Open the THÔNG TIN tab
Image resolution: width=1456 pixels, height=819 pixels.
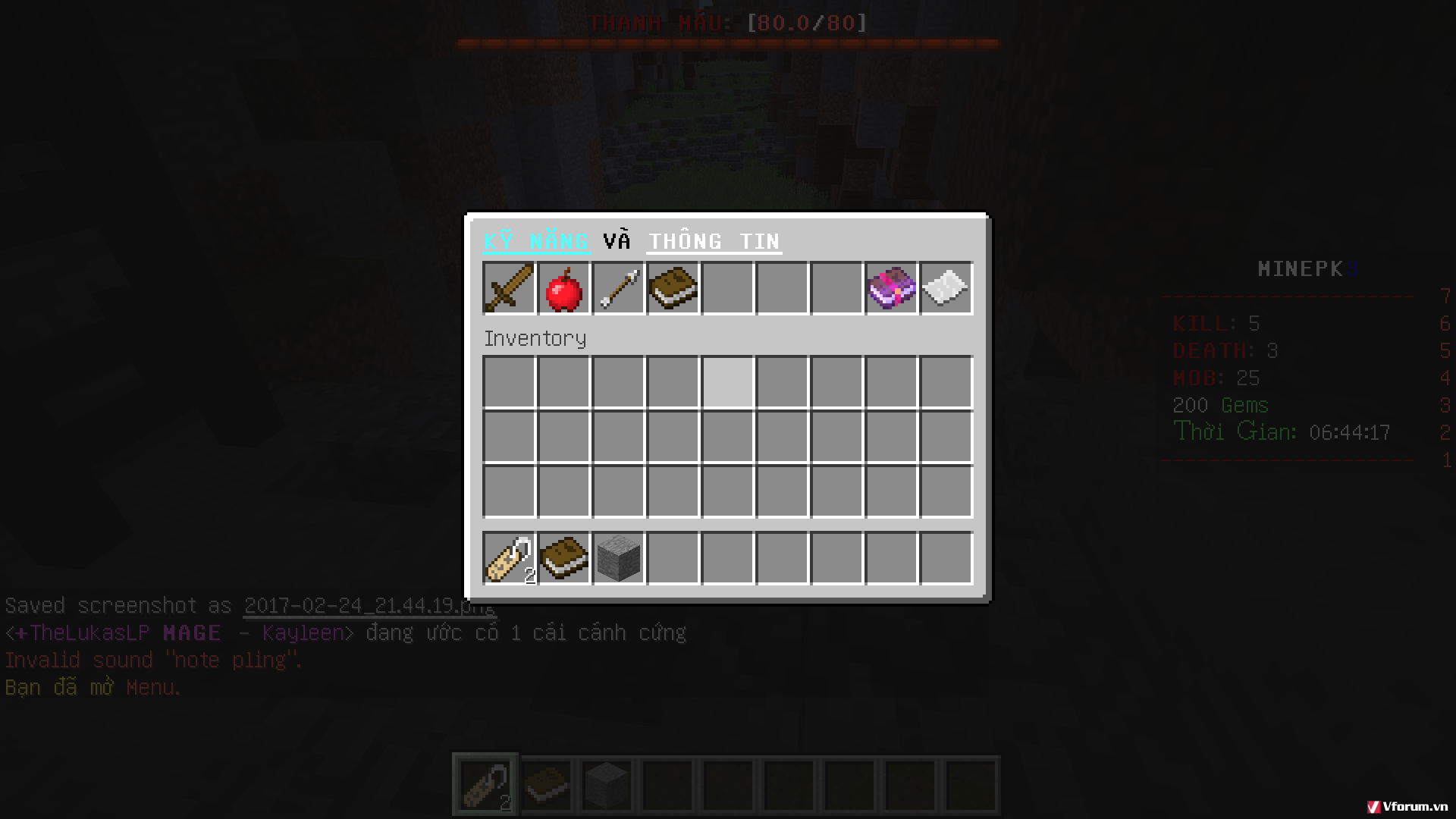(x=713, y=240)
